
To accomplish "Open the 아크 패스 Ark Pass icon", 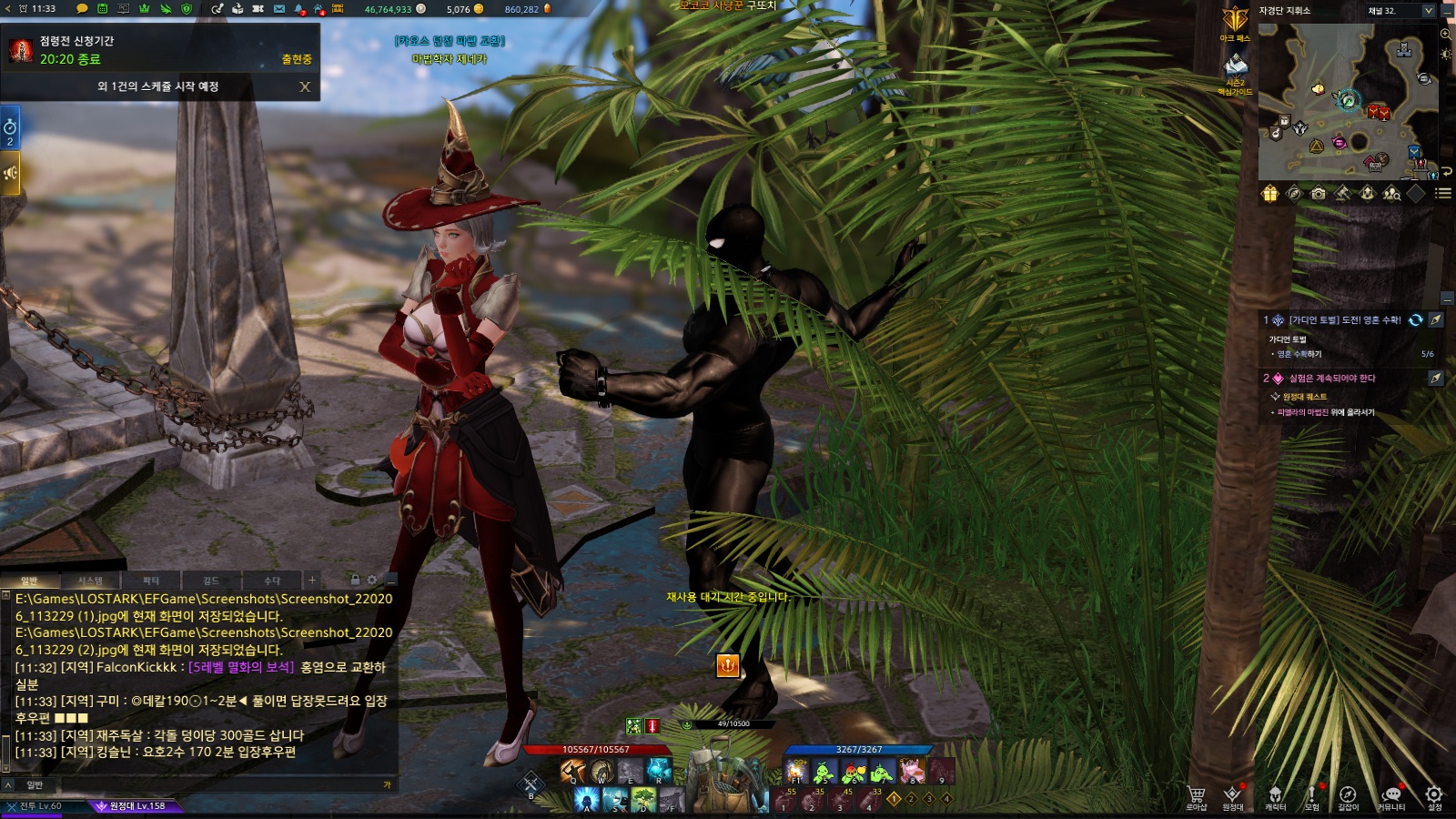I will point(1235,21).
